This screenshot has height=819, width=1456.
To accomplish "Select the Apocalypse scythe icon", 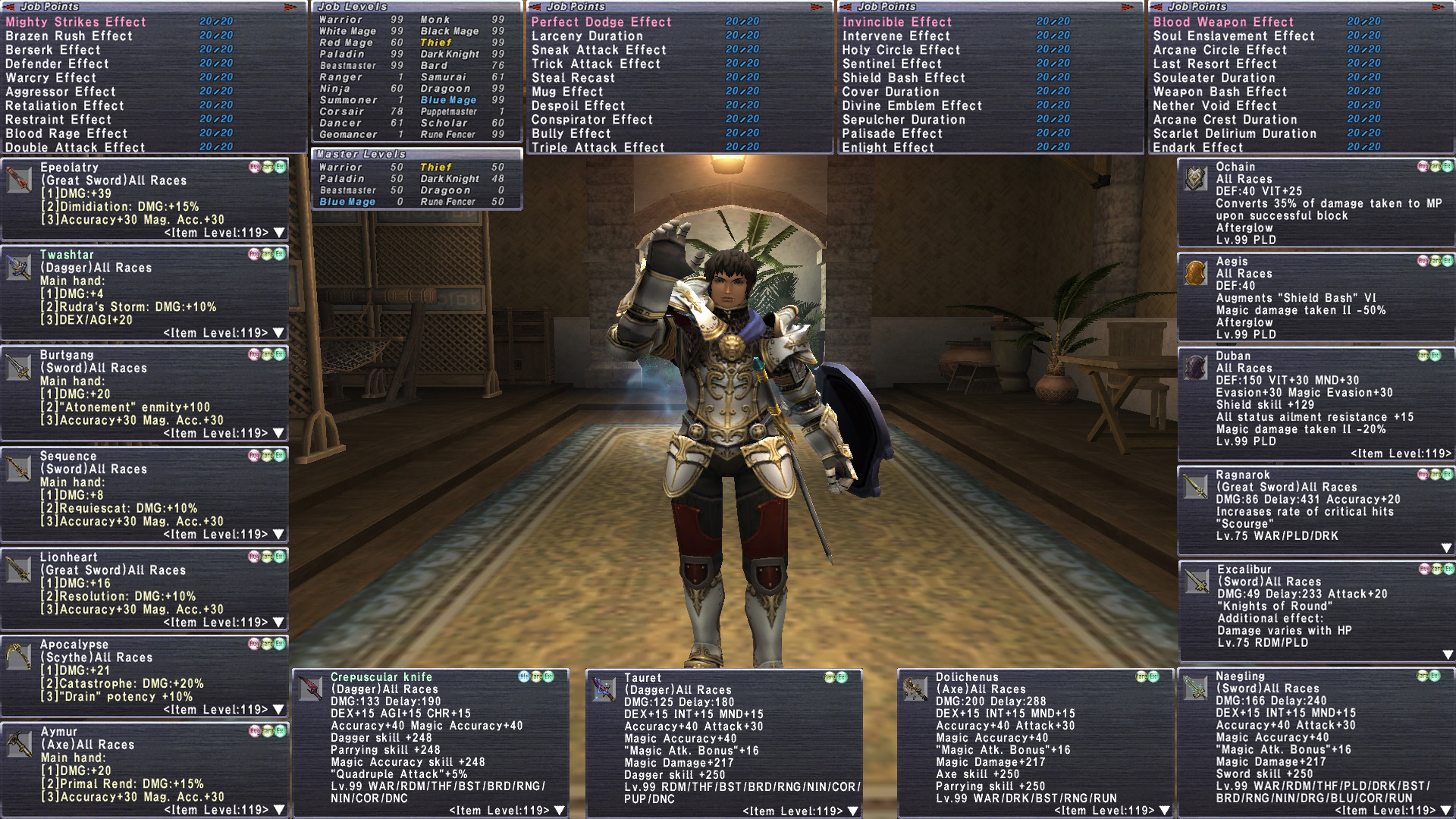I will click(19, 657).
